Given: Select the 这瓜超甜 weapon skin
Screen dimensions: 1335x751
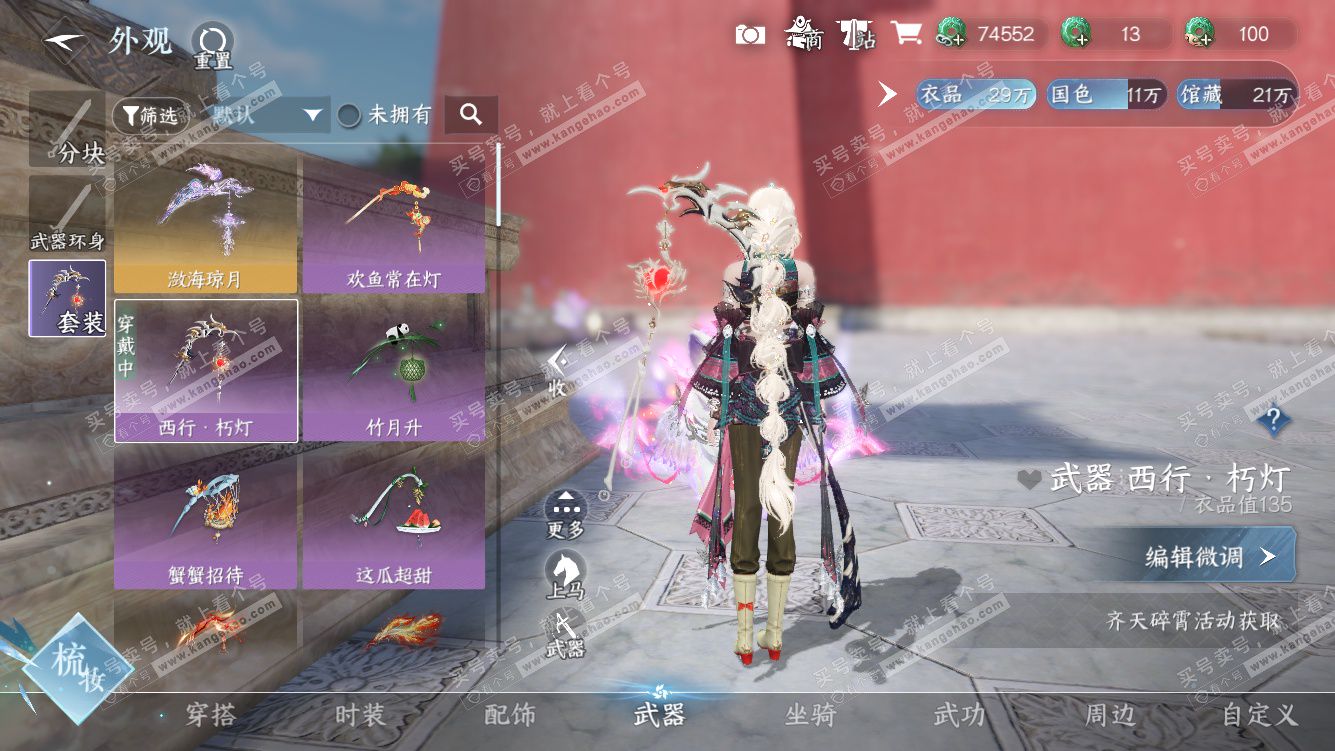Looking at the screenshot, I should pyautogui.click(x=394, y=520).
